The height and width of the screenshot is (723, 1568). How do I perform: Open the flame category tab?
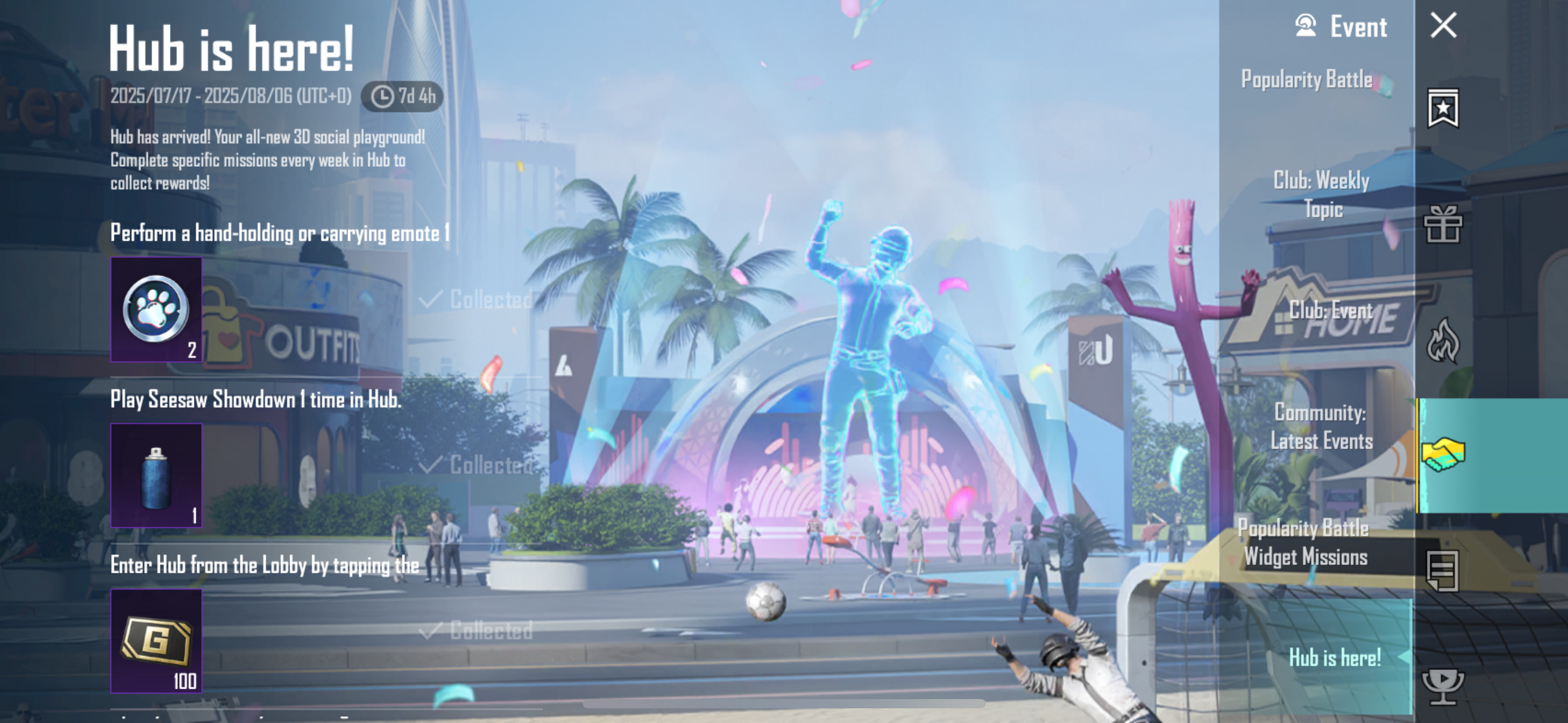(x=1443, y=340)
